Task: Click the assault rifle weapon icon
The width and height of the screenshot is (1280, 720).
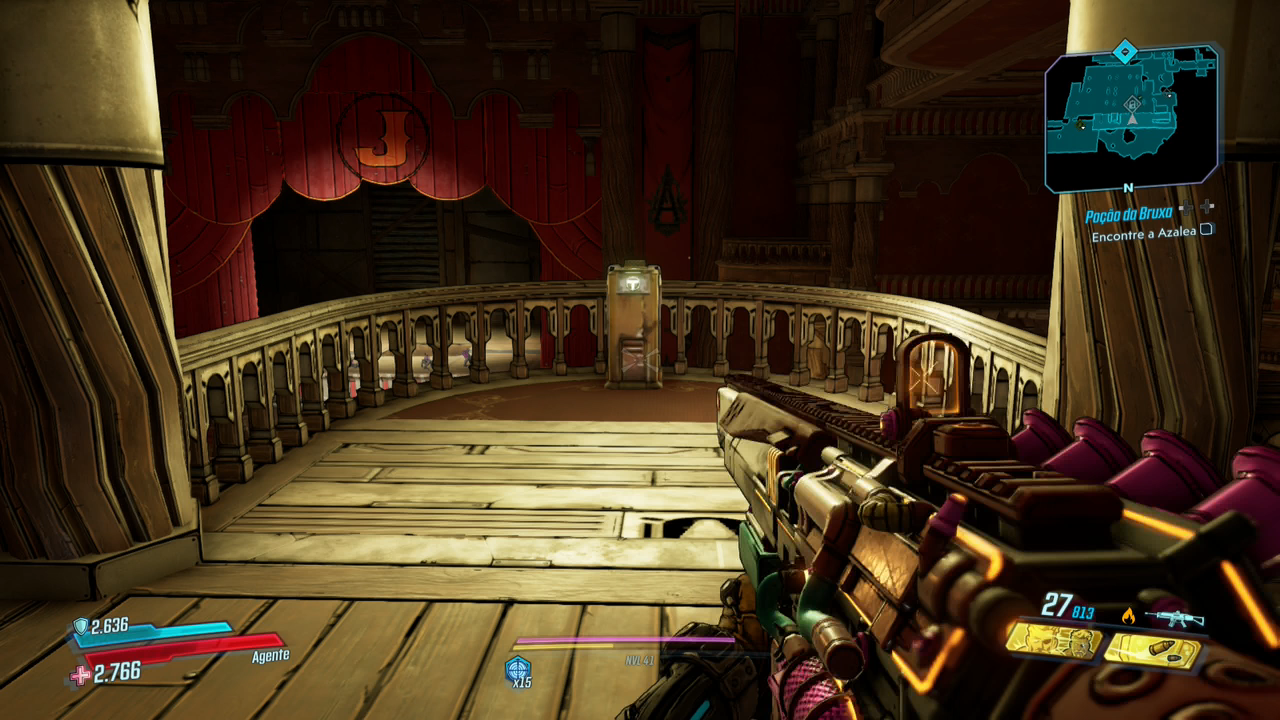Action: [1174, 618]
